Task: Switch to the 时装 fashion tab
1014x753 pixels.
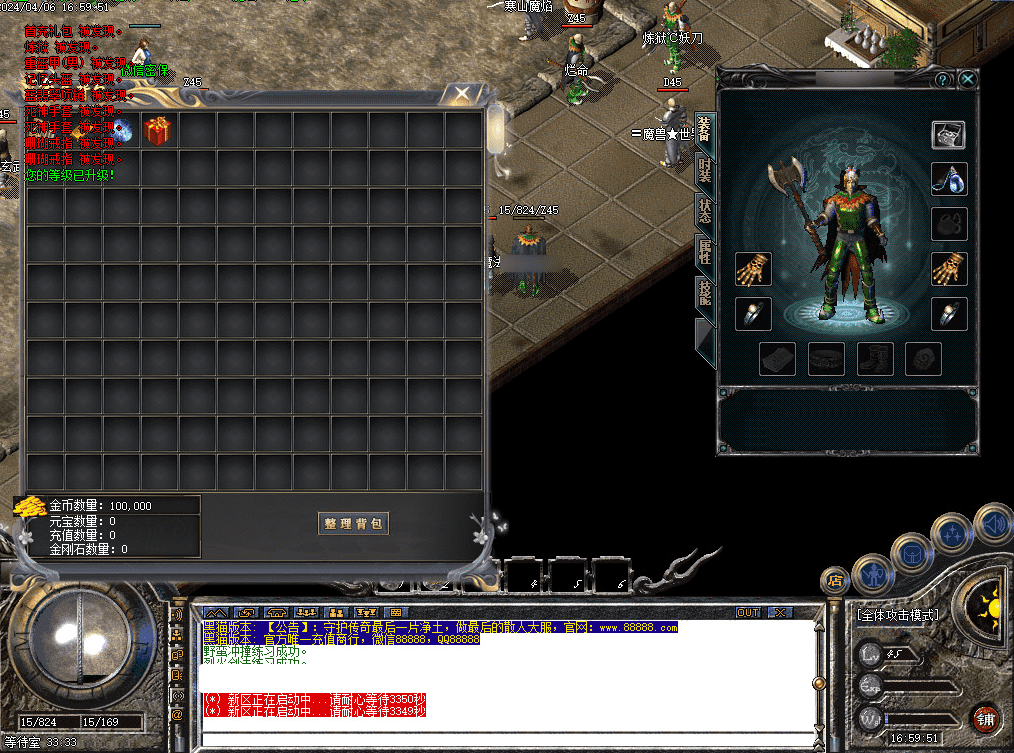Action: coord(705,172)
